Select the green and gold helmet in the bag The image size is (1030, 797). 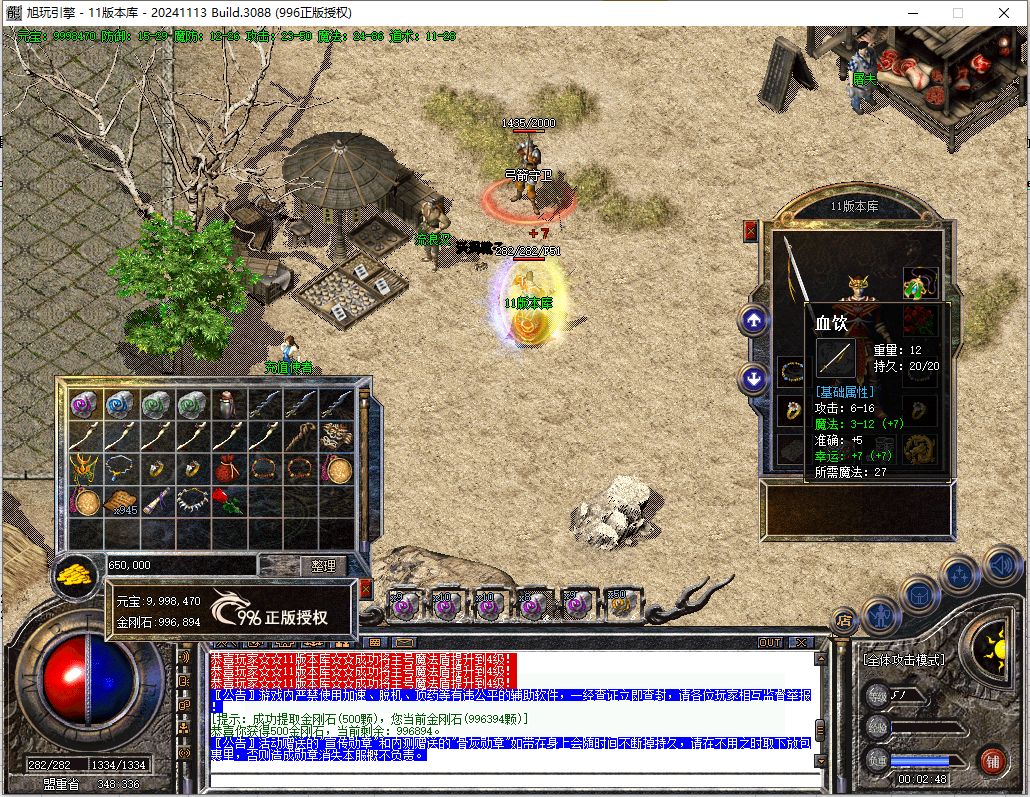pyautogui.click(x=84, y=467)
